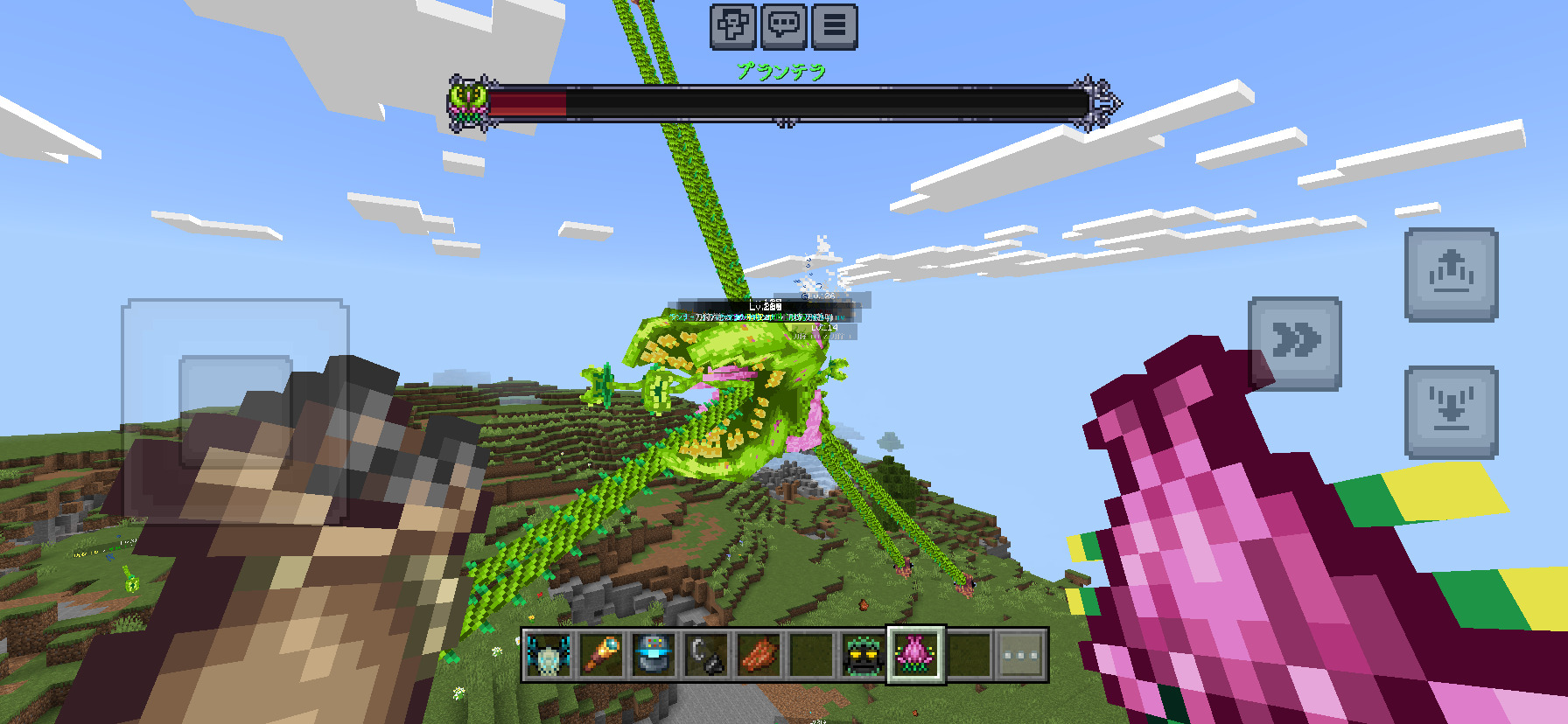Tap the fly-up arrow button
The width and height of the screenshot is (1568, 724).
tap(1451, 275)
